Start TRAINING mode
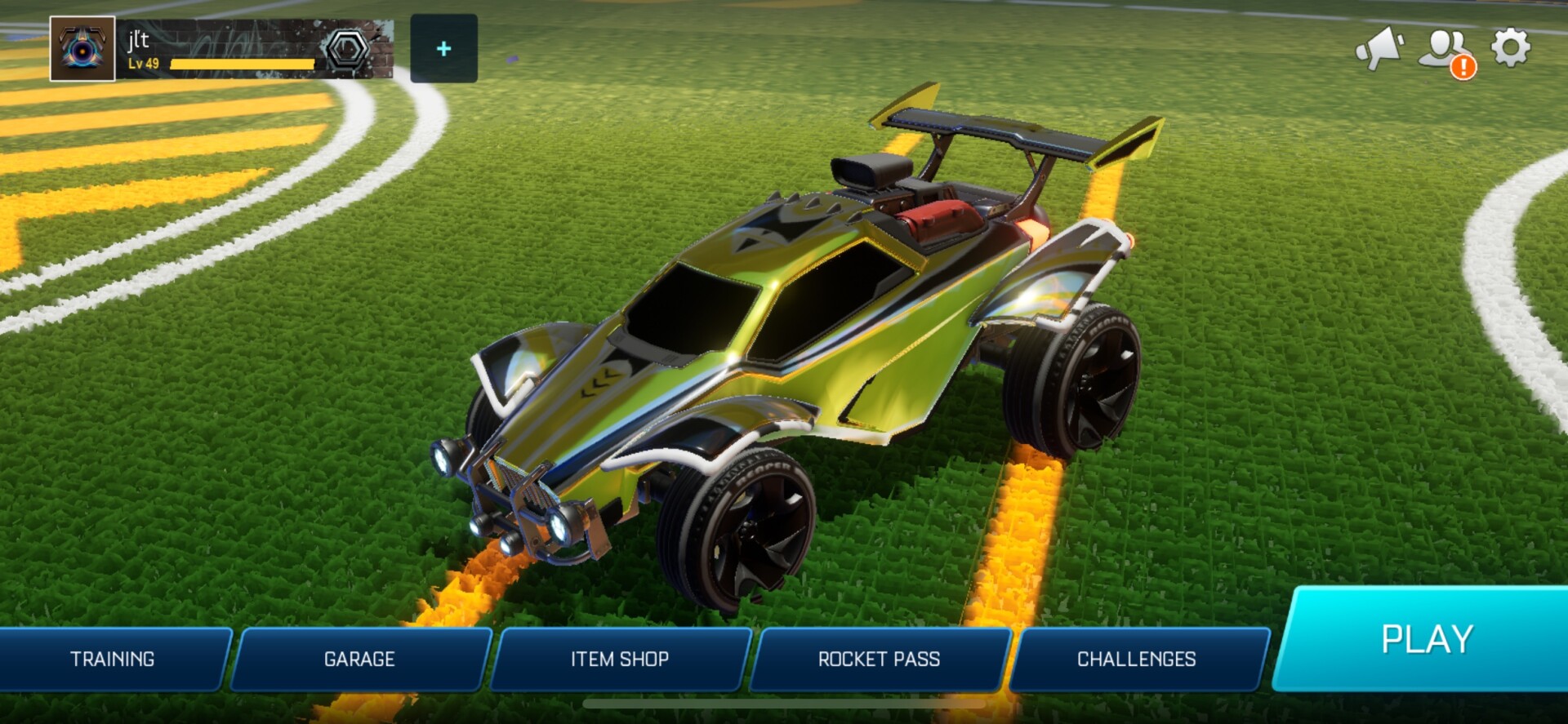Image resolution: width=1568 pixels, height=724 pixels. pyautogui.click(x=114, y=659)
